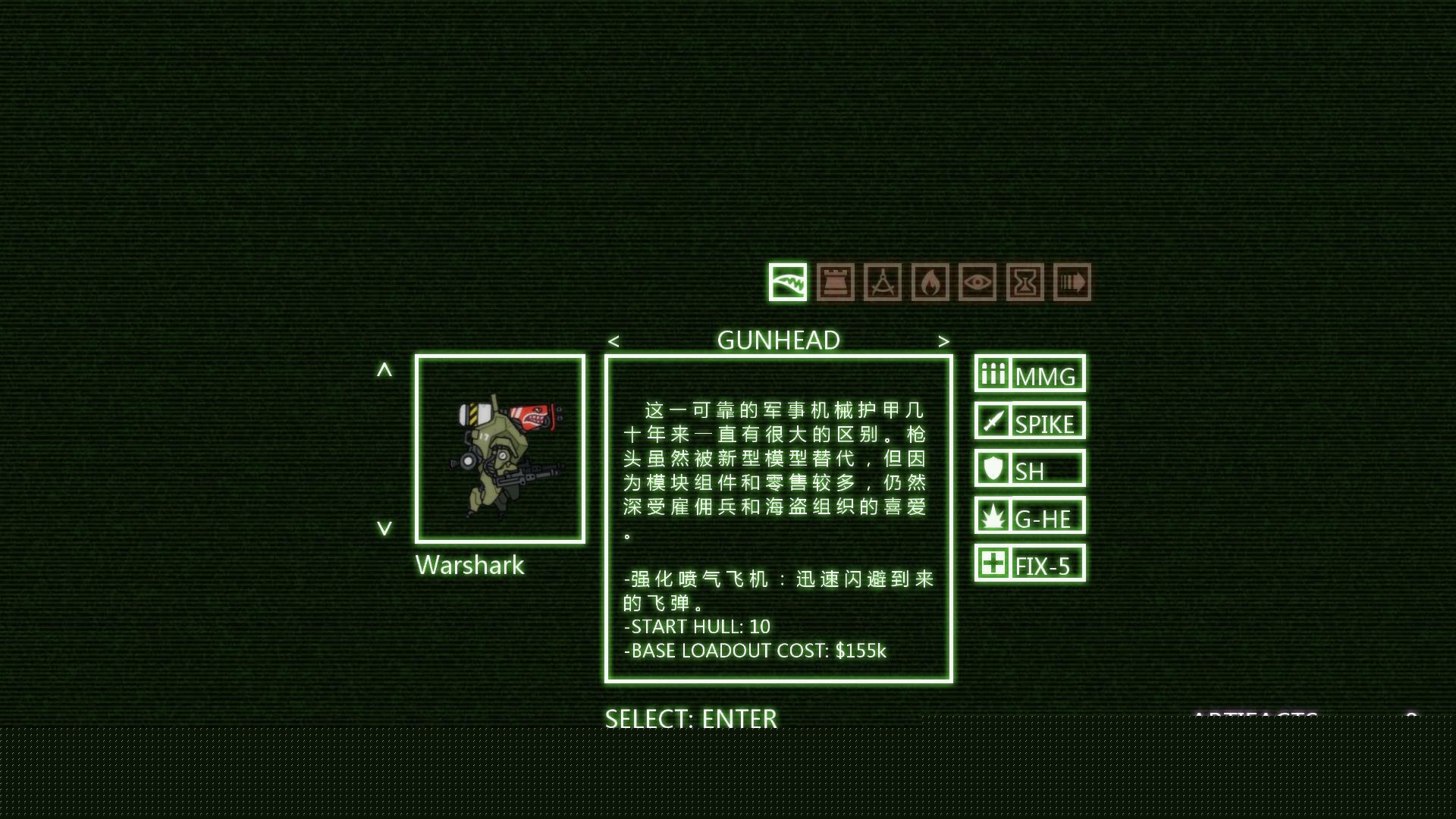Click the shield icon next to SH
Image resolution: width=1456 pixels, height=819 pixels.
click(992, 469)
